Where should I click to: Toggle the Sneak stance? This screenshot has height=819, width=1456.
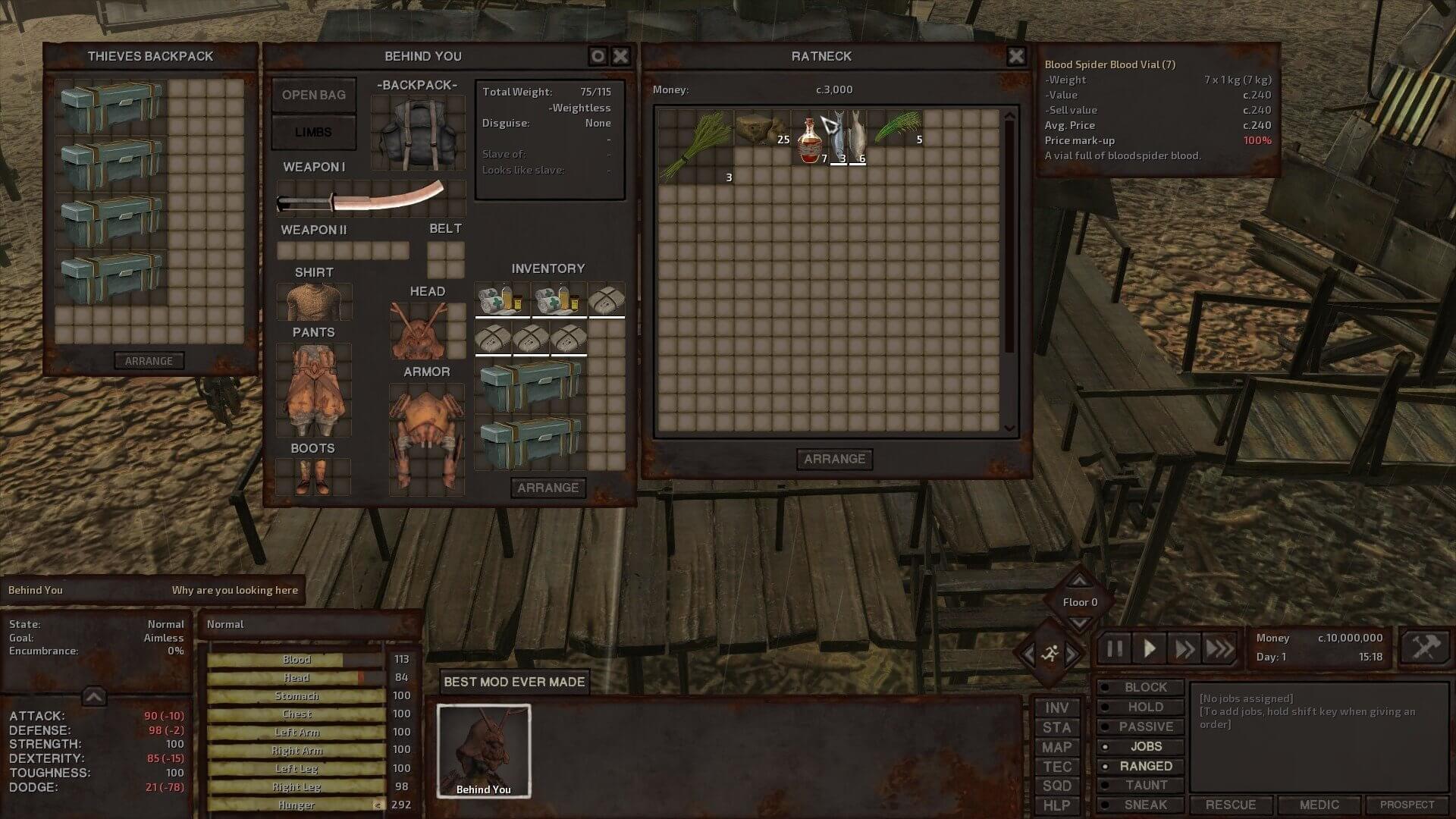pos(1145,805)
